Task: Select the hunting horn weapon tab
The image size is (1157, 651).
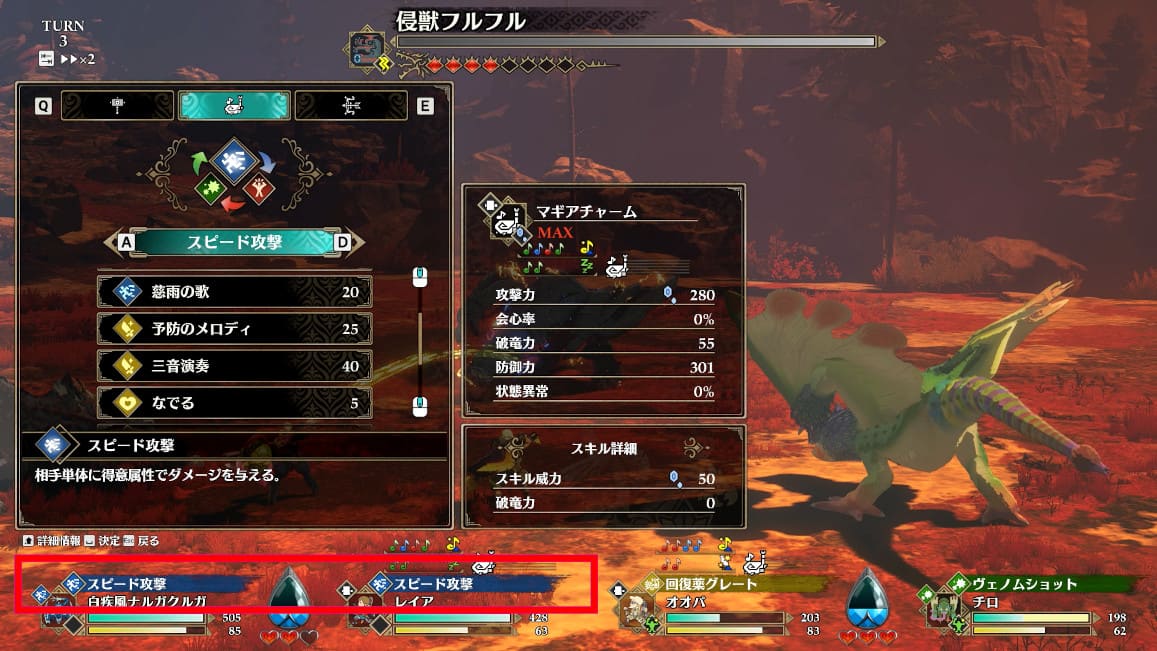Action: point(234,105)
